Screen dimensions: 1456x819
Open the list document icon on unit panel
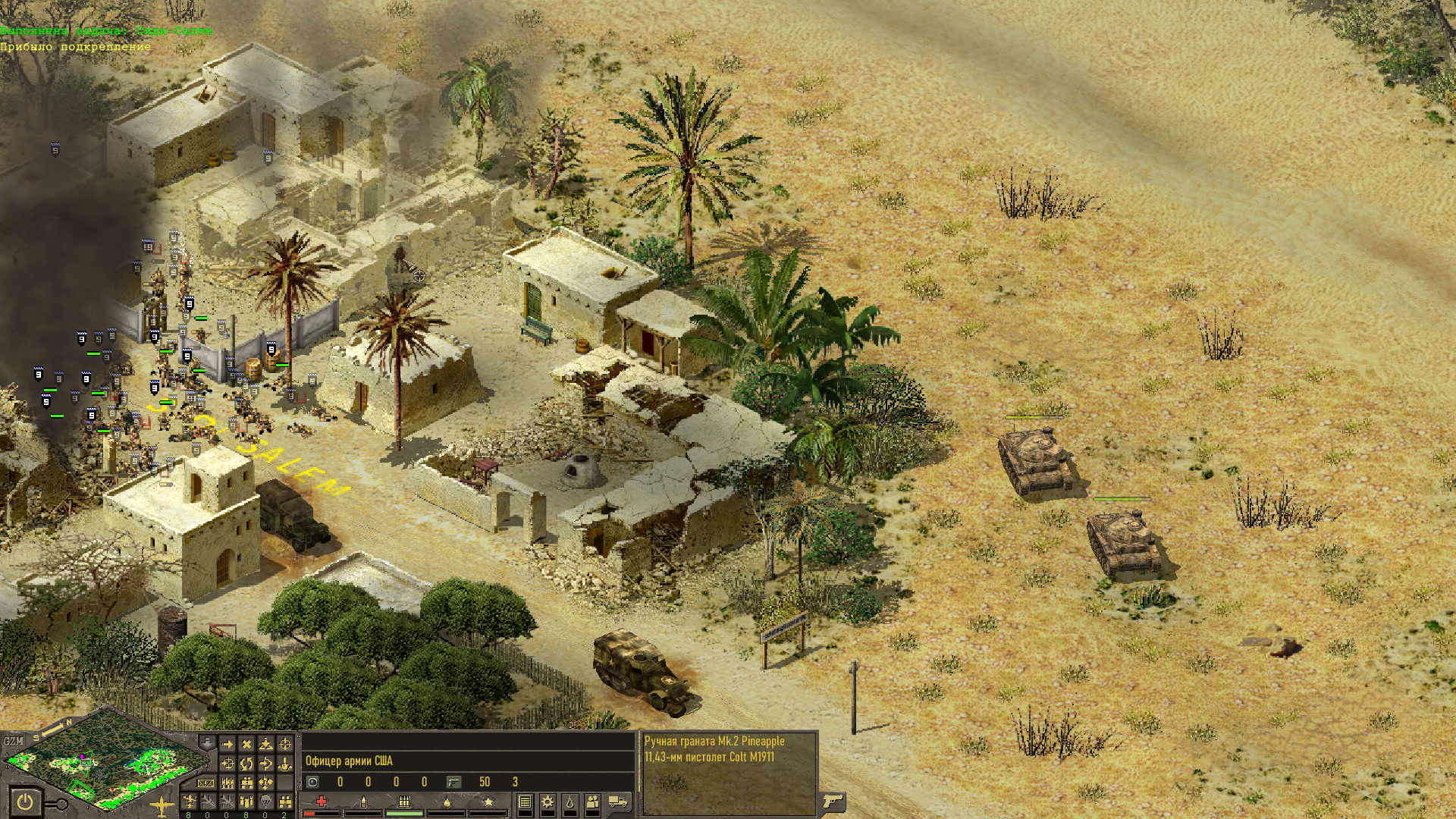525,802
